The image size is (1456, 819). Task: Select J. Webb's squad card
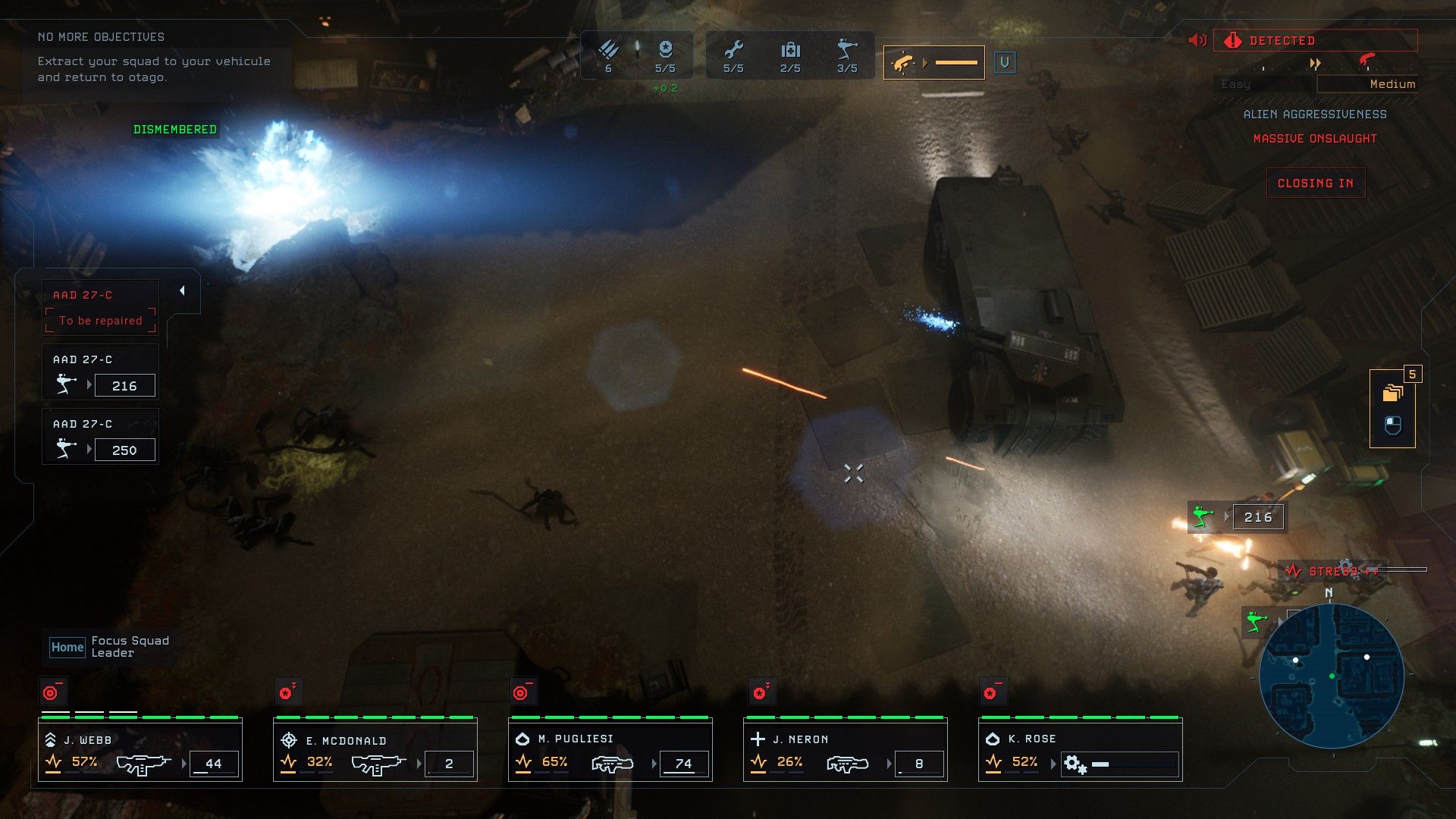140,751
